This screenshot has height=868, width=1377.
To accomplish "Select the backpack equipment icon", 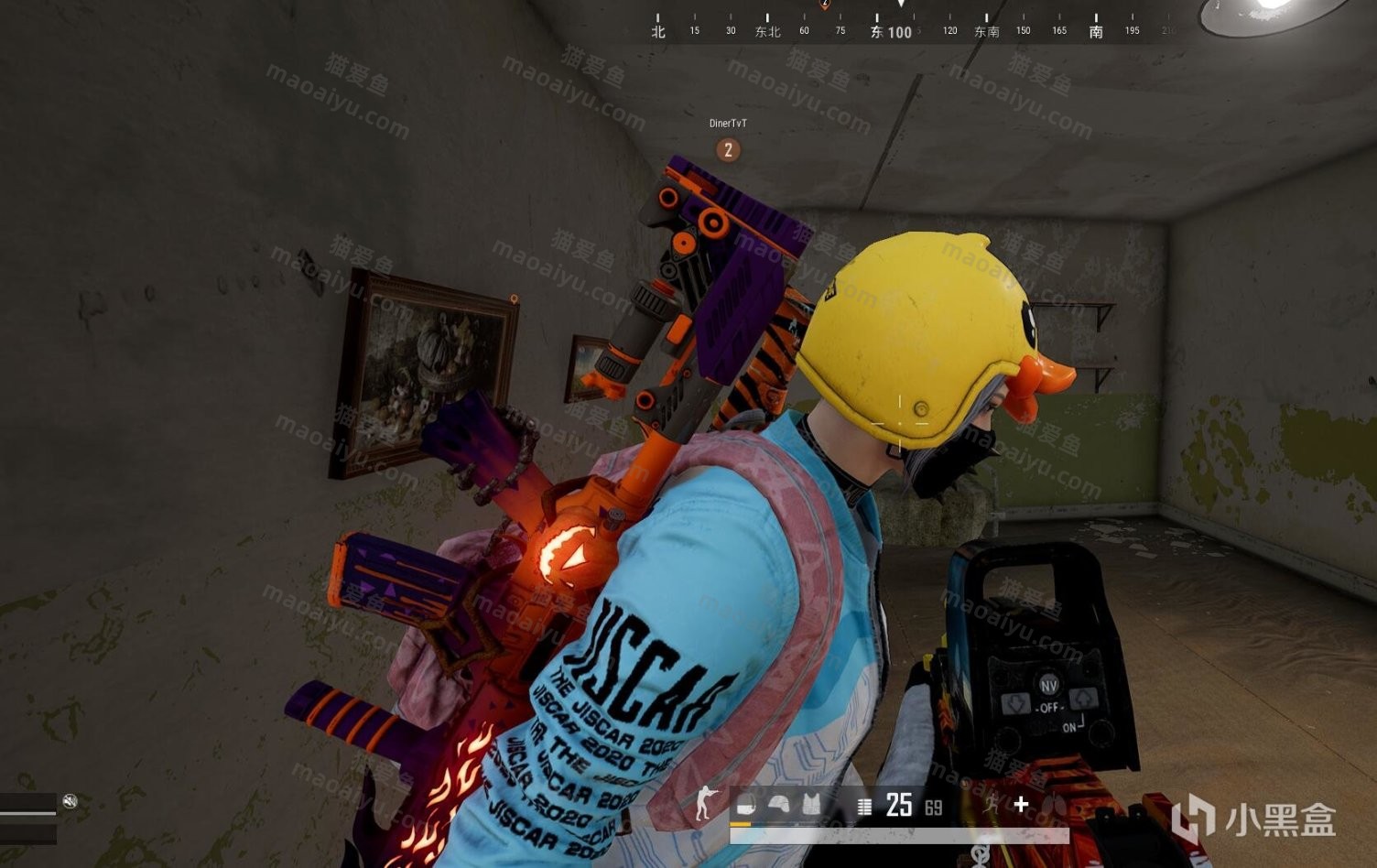I will coord(746,804).
